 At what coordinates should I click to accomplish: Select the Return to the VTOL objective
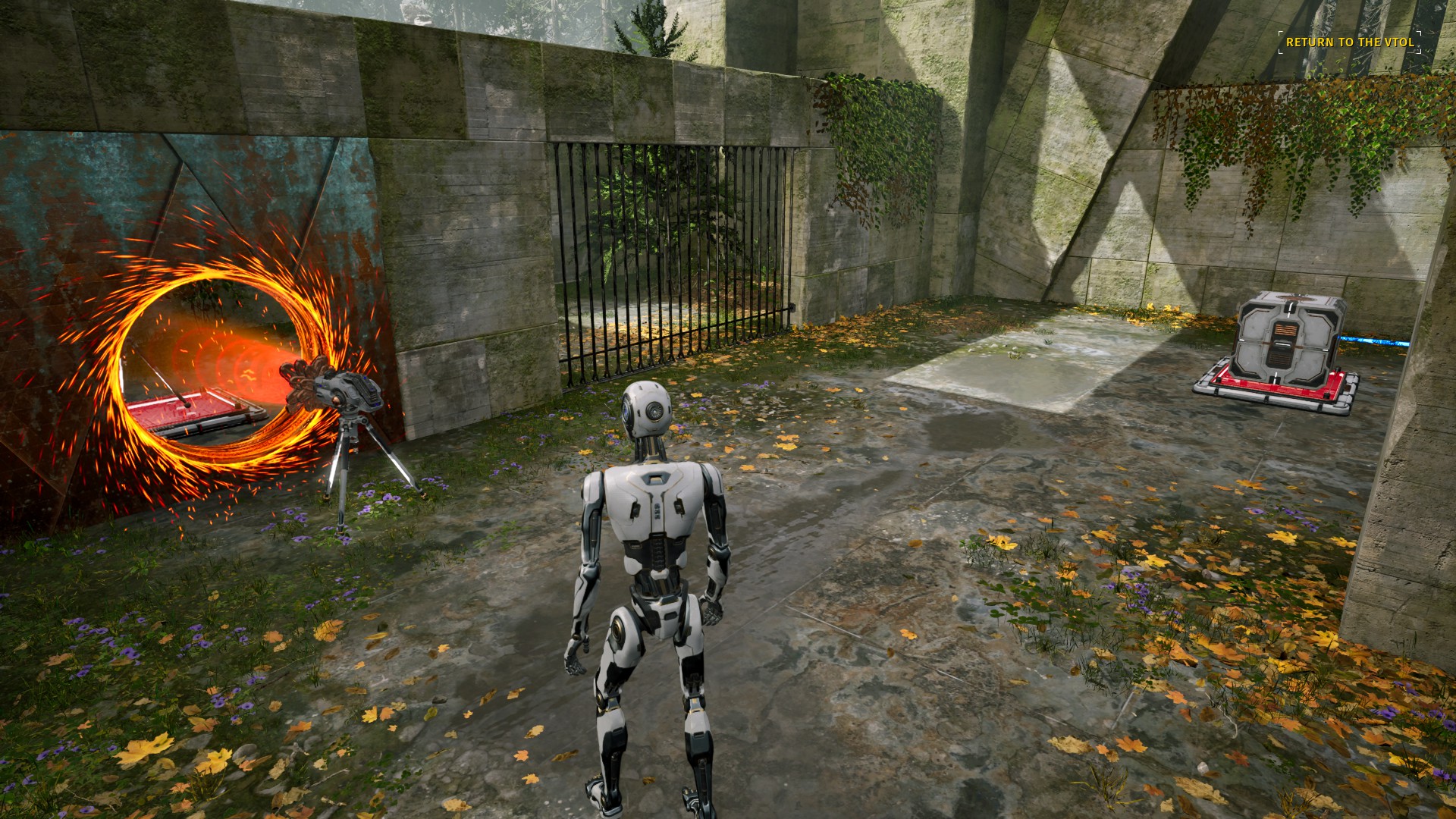tap(1350, 42)
